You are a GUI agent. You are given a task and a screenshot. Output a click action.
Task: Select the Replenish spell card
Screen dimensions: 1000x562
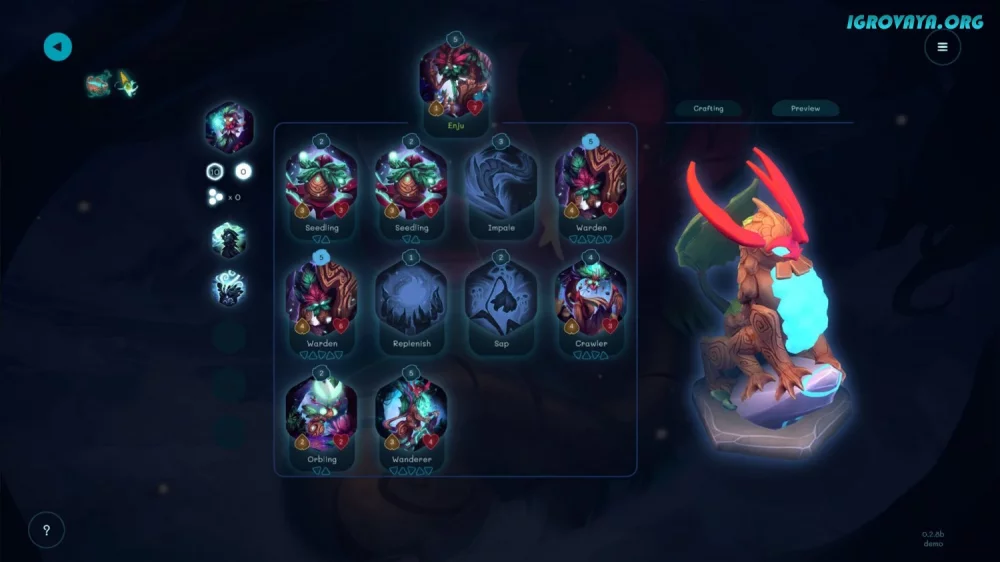coord(411,301)
